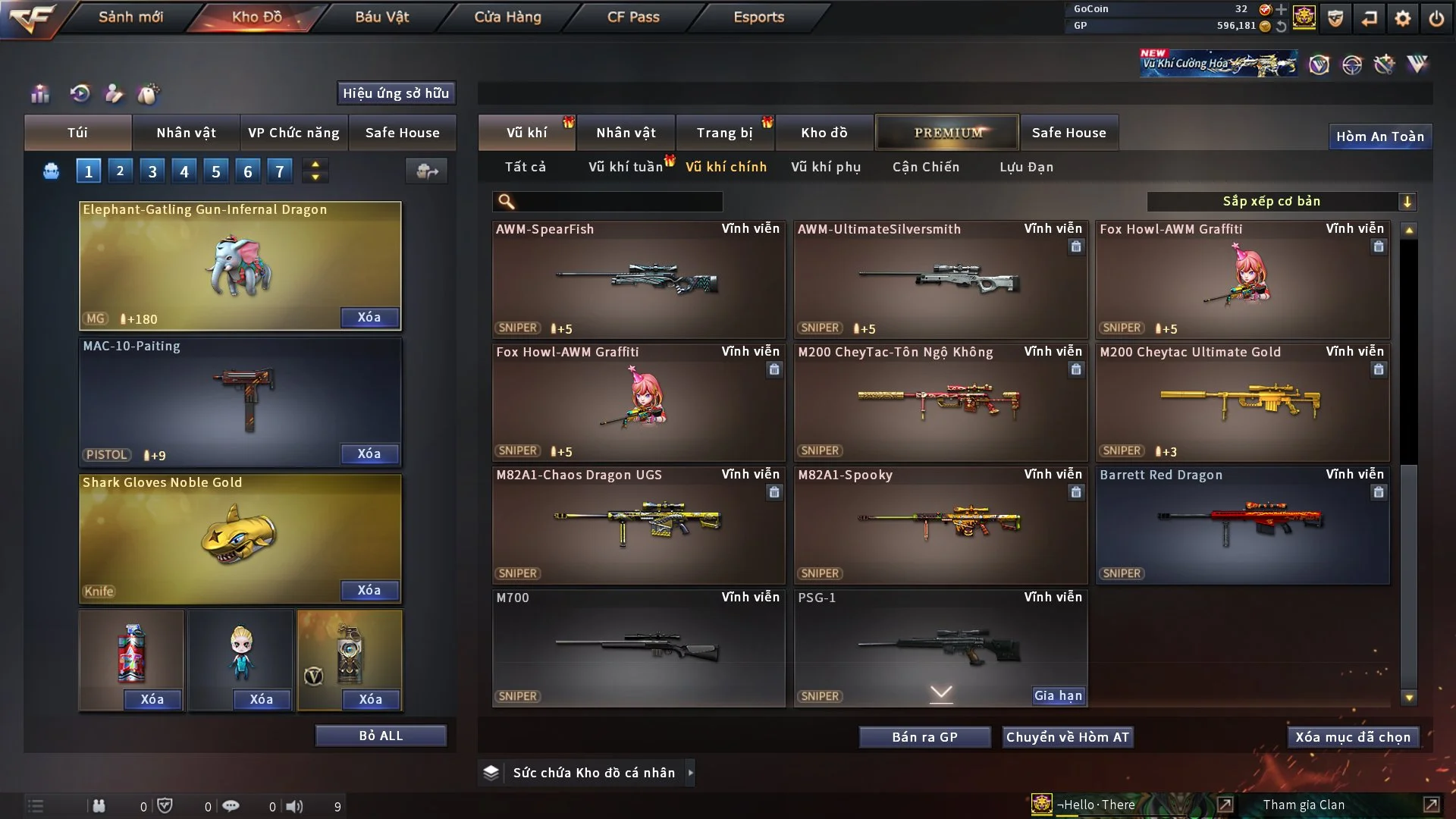Screen dimensions: 1456x819
Task: Switch to the PREMIUM inventory tab
Action: tap(947, 133)
